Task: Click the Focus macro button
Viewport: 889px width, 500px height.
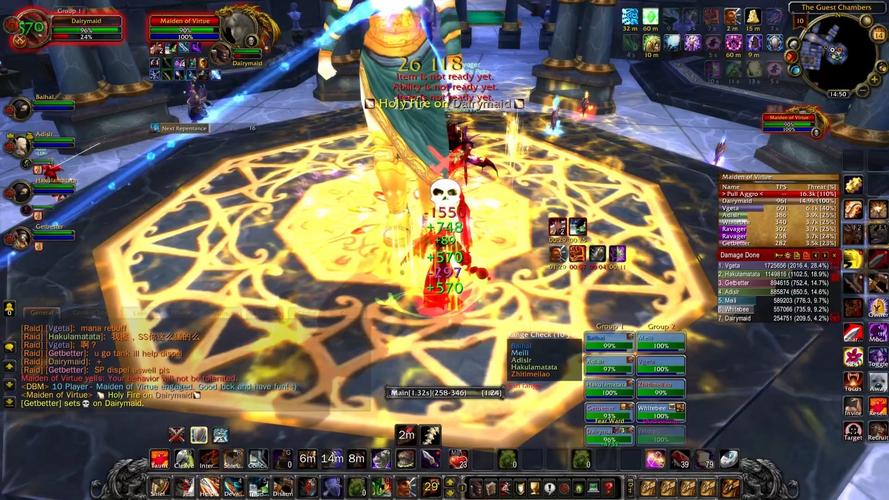Action: 853,380
